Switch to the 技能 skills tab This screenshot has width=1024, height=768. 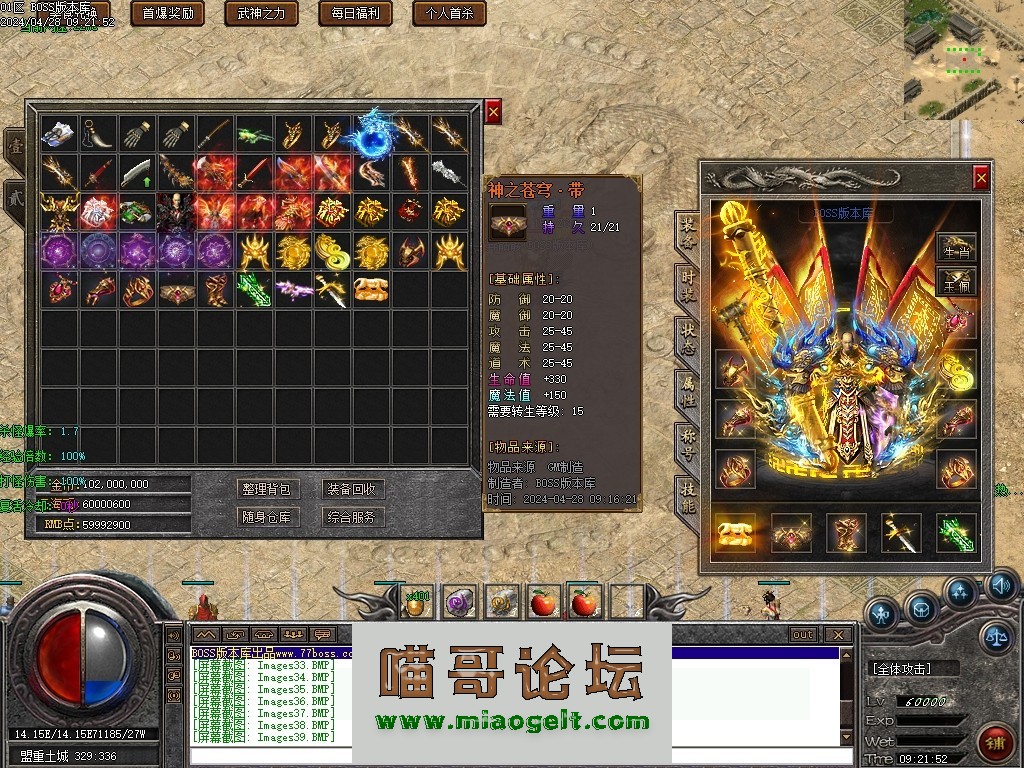pyautogui.click(x=687, y=494)
